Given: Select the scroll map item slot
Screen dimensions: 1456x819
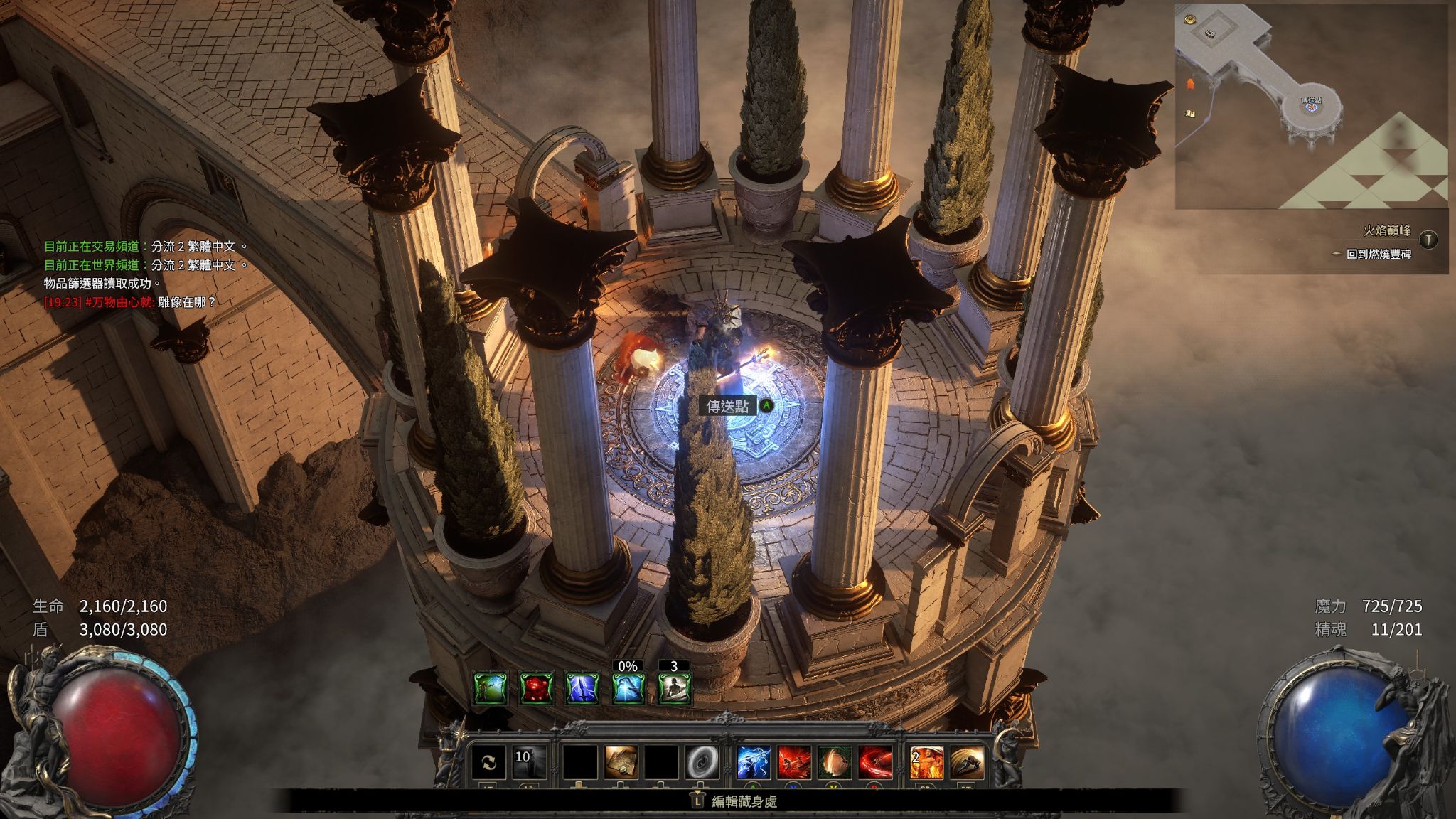Looking at the screenshot, I should tap(621, 763).
